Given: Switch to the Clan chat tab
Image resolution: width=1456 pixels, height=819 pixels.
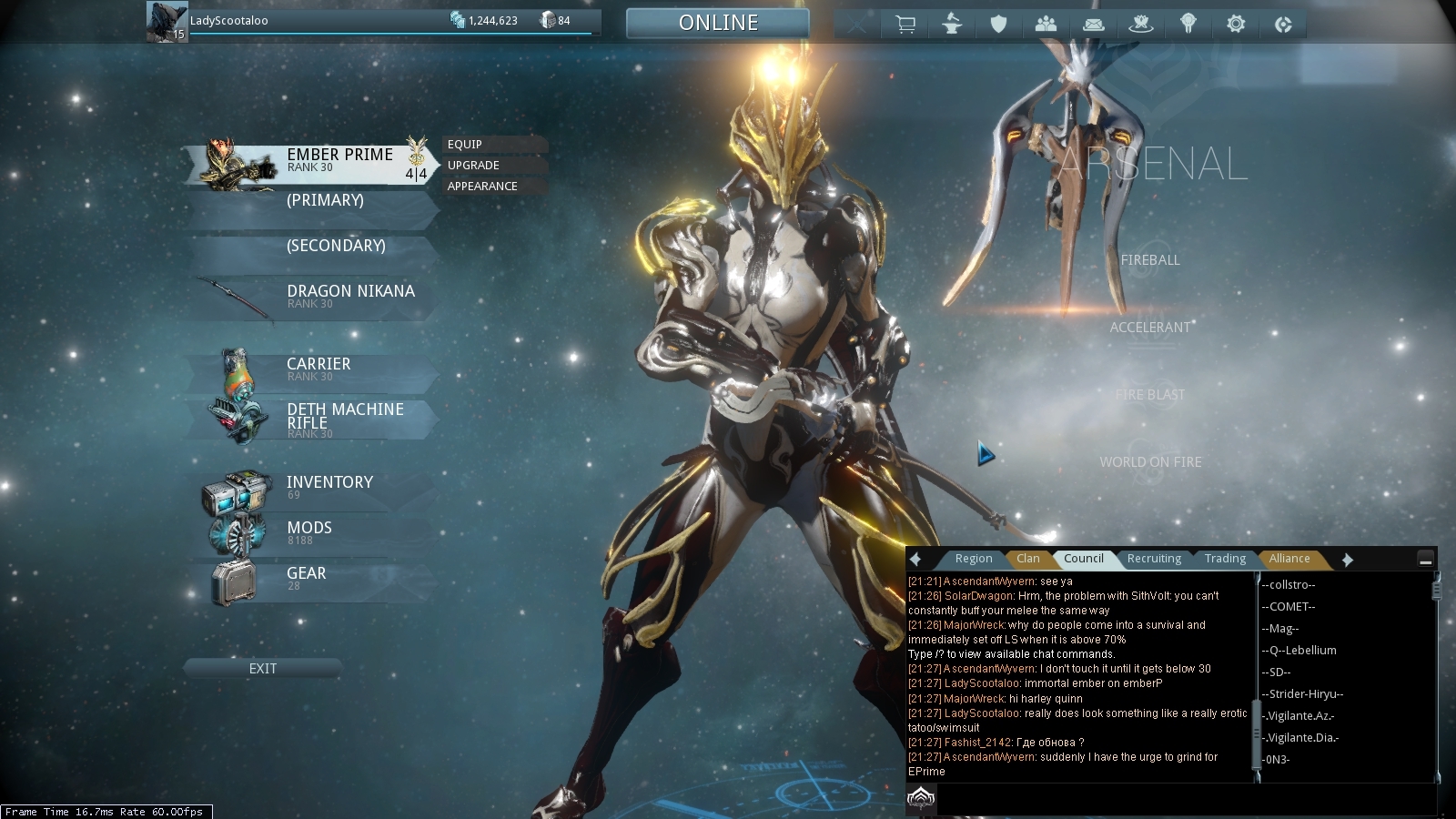Looking at the screenshot, I should pos(1028,559).
